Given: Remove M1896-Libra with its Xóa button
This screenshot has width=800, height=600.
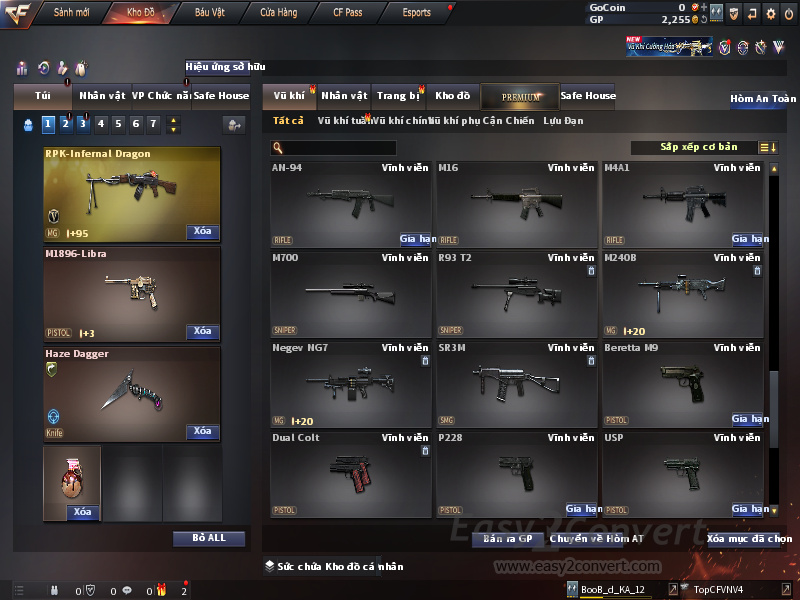Looking at the screenshot, I should (202, 332).
